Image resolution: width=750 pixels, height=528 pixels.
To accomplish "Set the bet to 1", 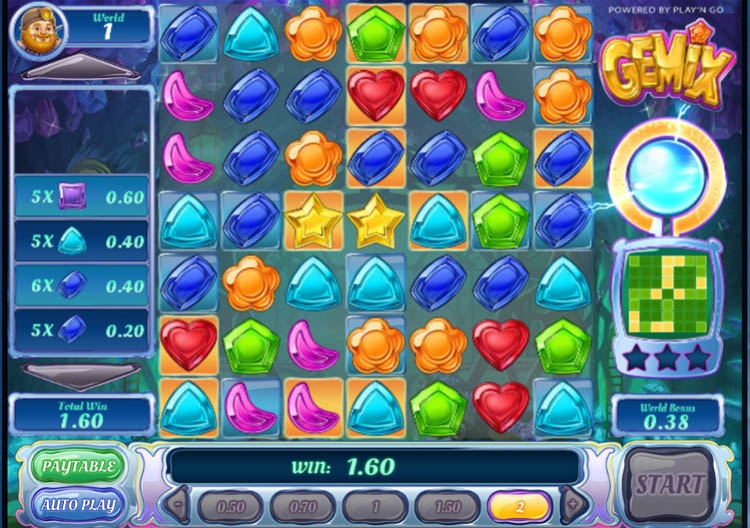I will (375, 506).
